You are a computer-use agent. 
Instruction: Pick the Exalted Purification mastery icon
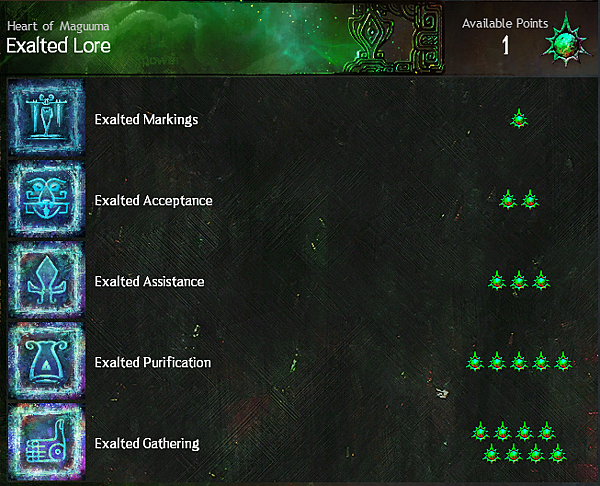pos(46,362)
